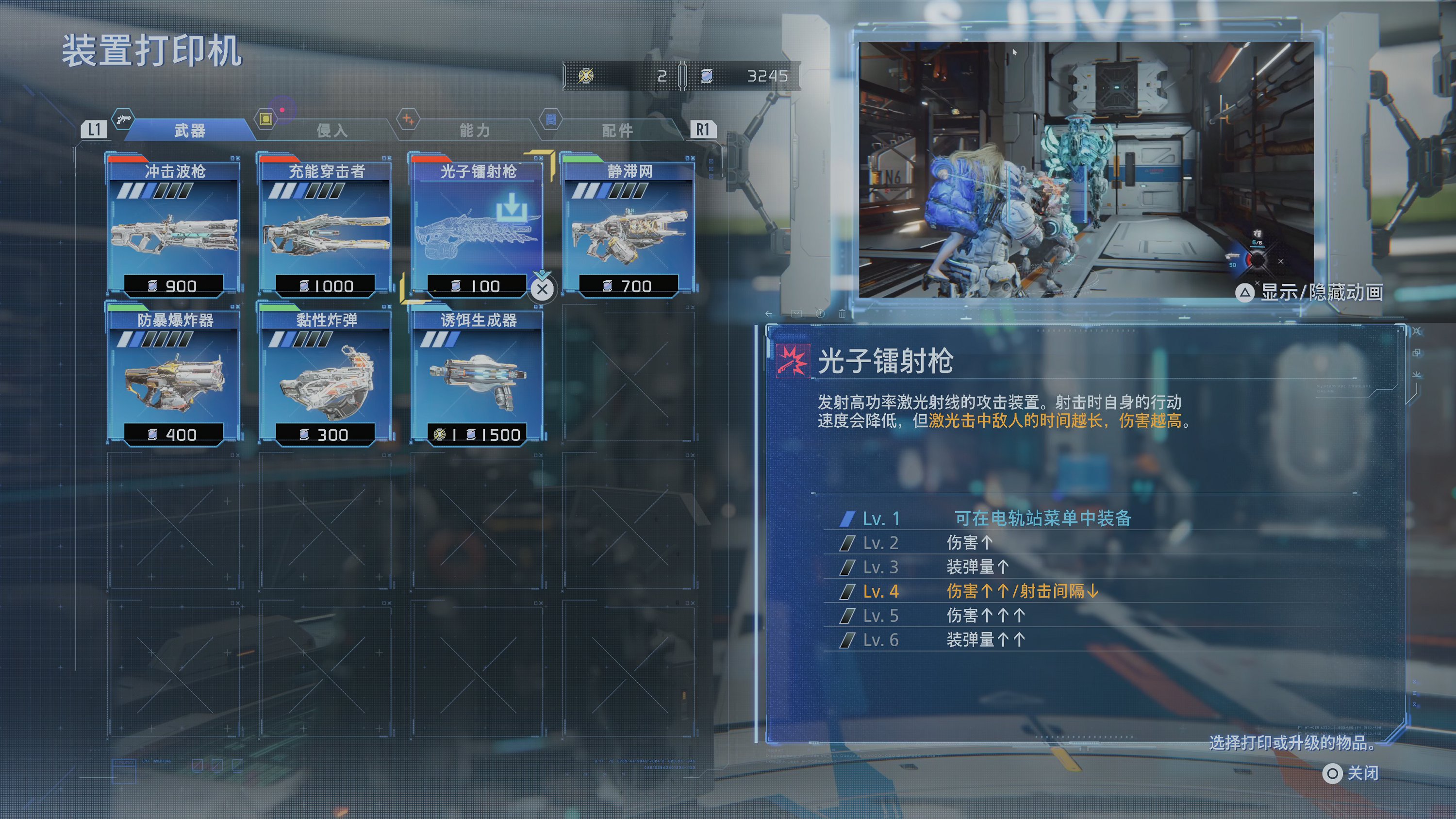
Task: Select the 光子镭射枪 weapon card
Action: tap(478, 226)
